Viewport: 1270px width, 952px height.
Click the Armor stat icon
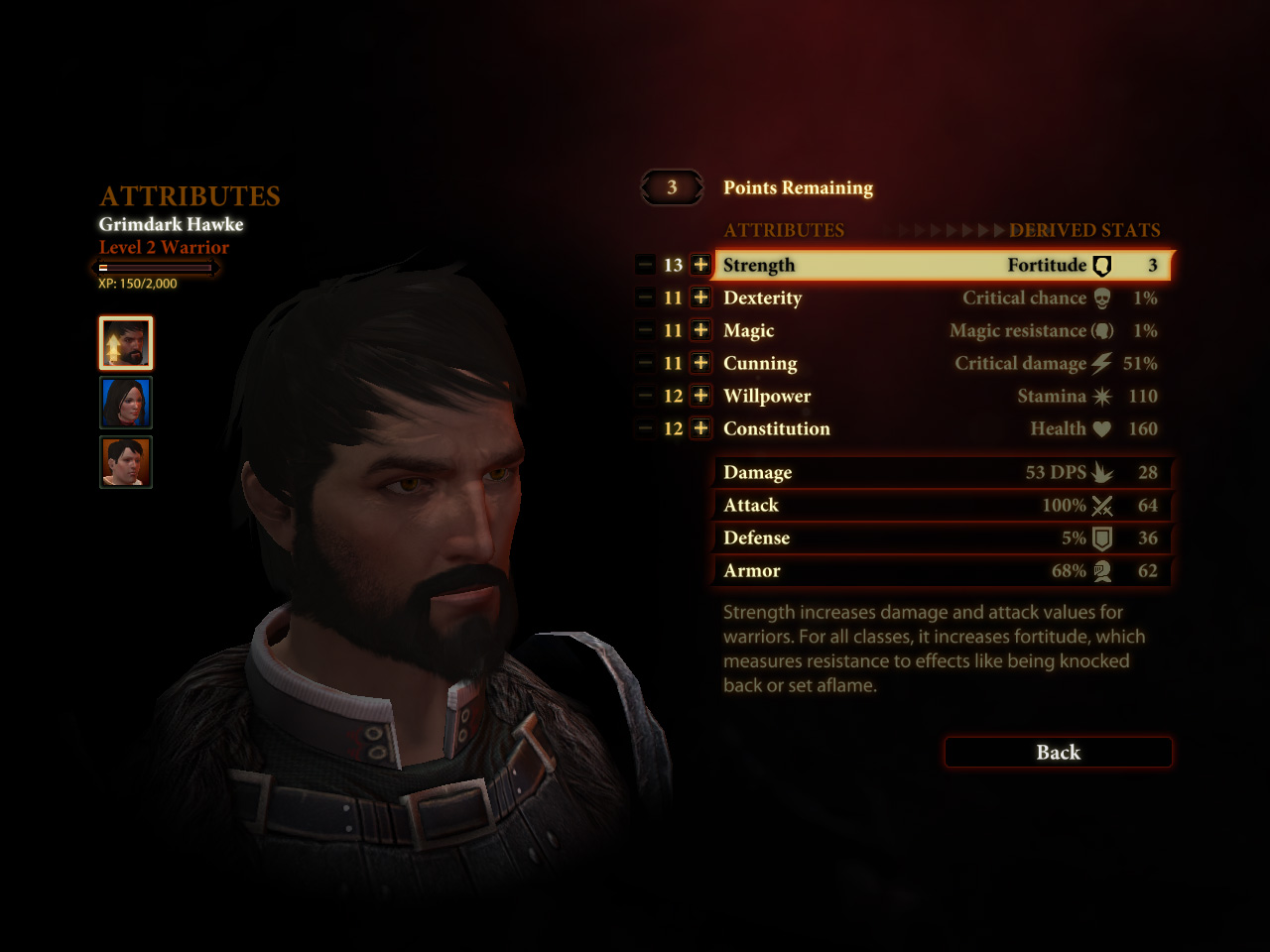1101,571
